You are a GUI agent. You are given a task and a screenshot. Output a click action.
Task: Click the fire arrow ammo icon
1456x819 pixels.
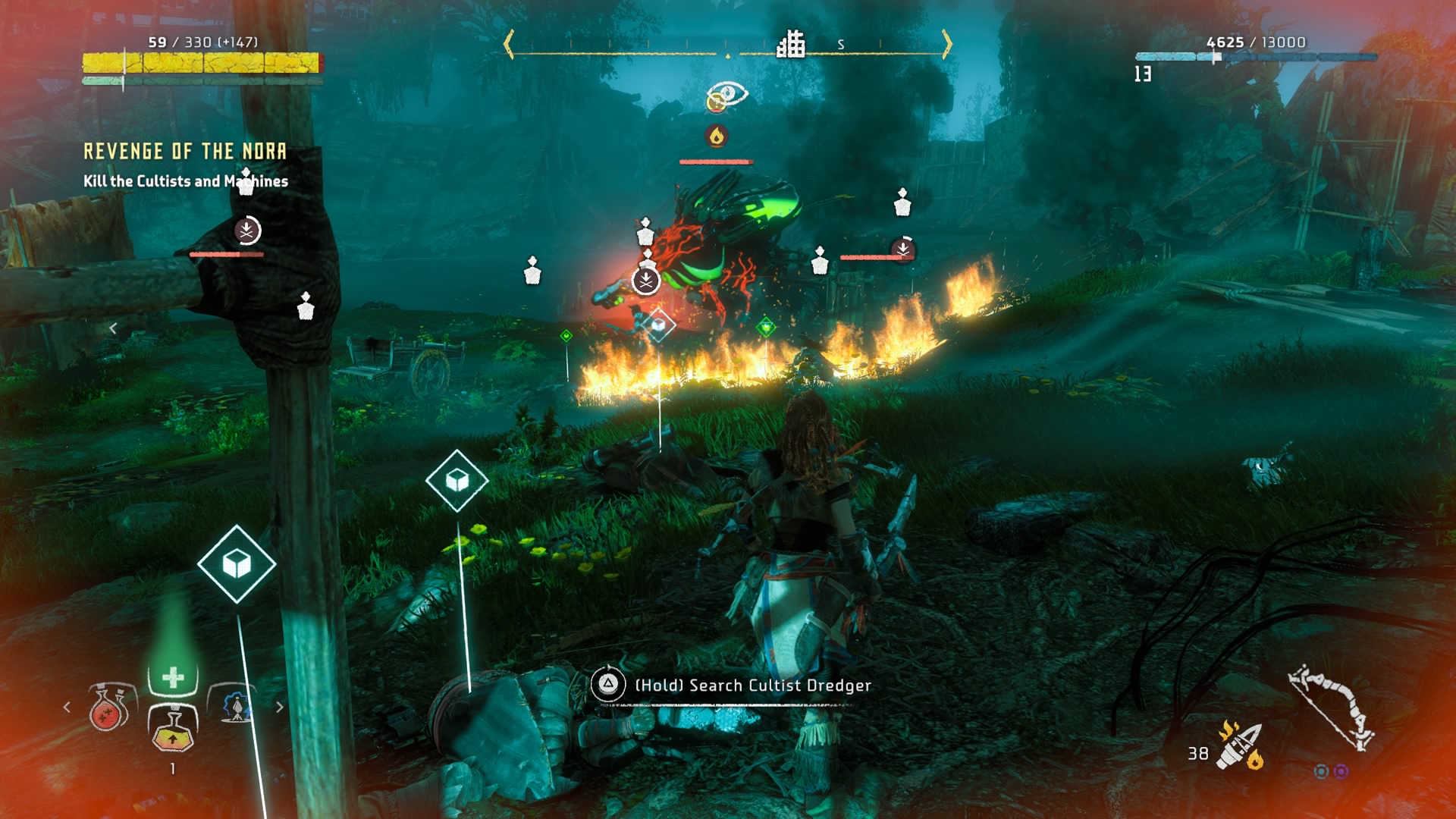pyautogui.click(x=1239, y=745)
